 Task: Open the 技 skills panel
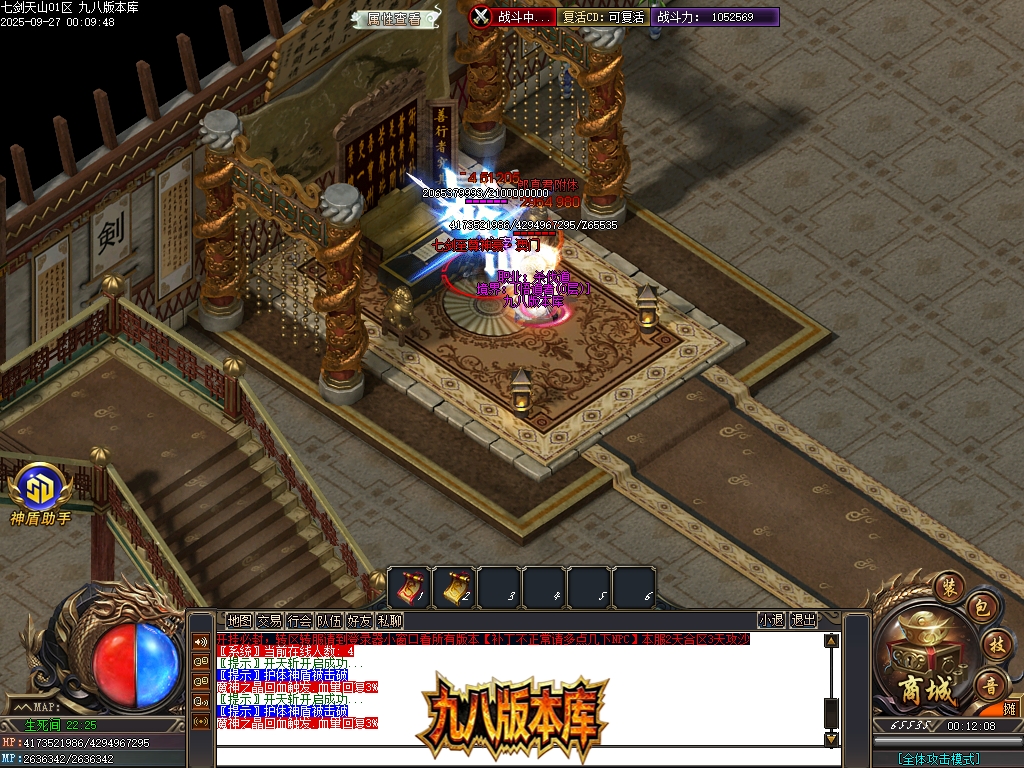click(x=995, y=644)
